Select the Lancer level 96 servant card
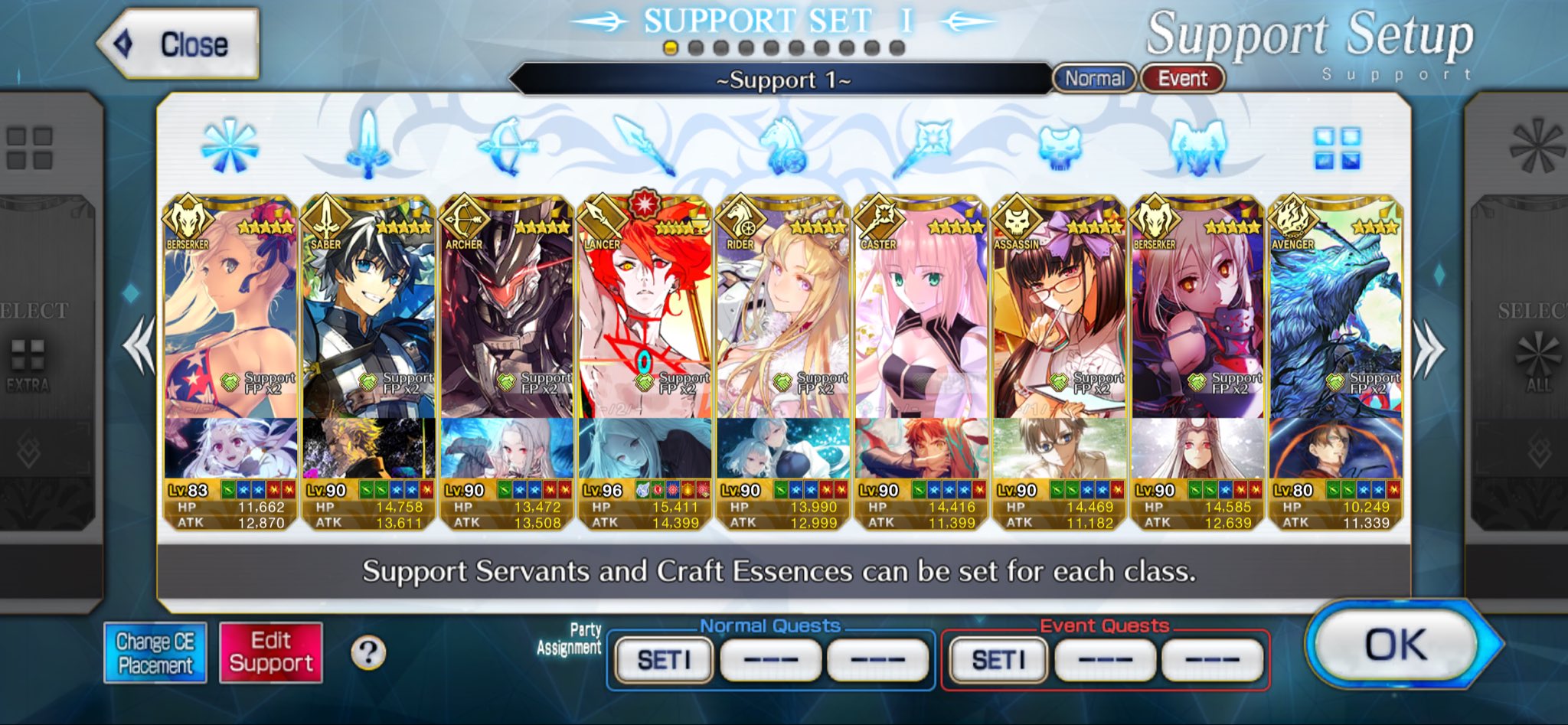Screen dimensions: 1568x725 tap(645, 322)
